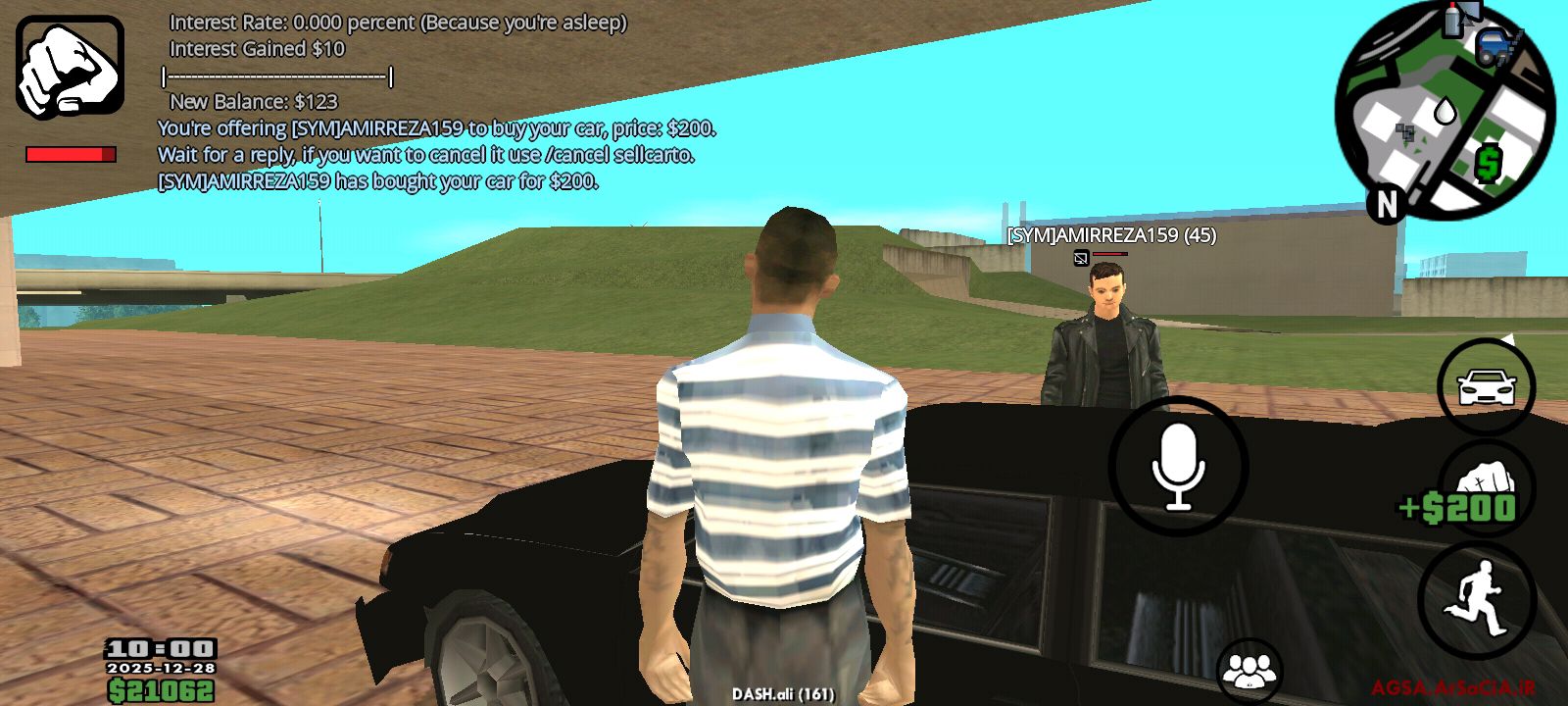Select the green dollar marker on minimap
The image size is (1568, 706).
point(1489,163)
